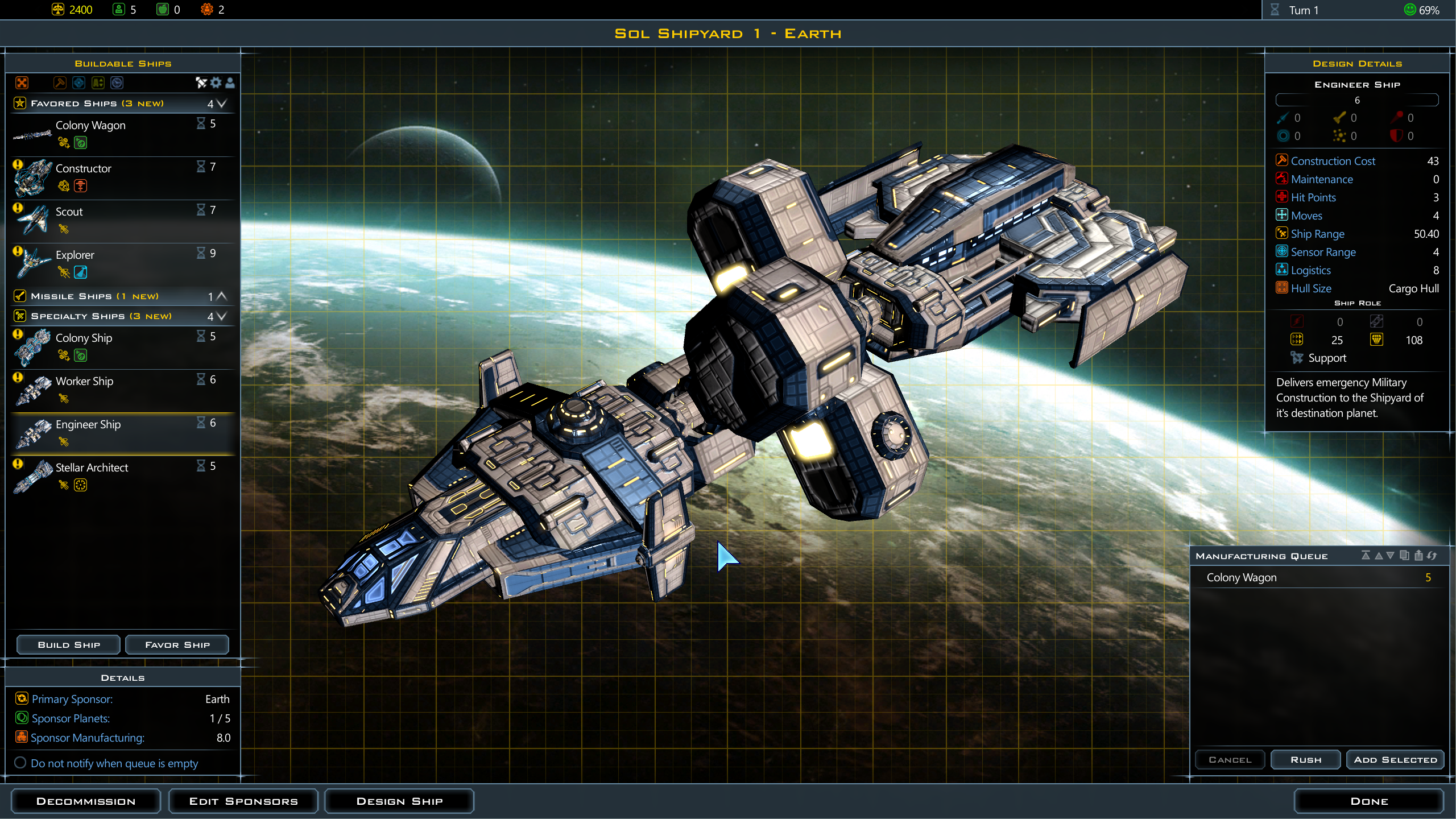Click the clock sort icon above the ship list
This screenshot has width=1456, height=819.
[x=116, y=83]
